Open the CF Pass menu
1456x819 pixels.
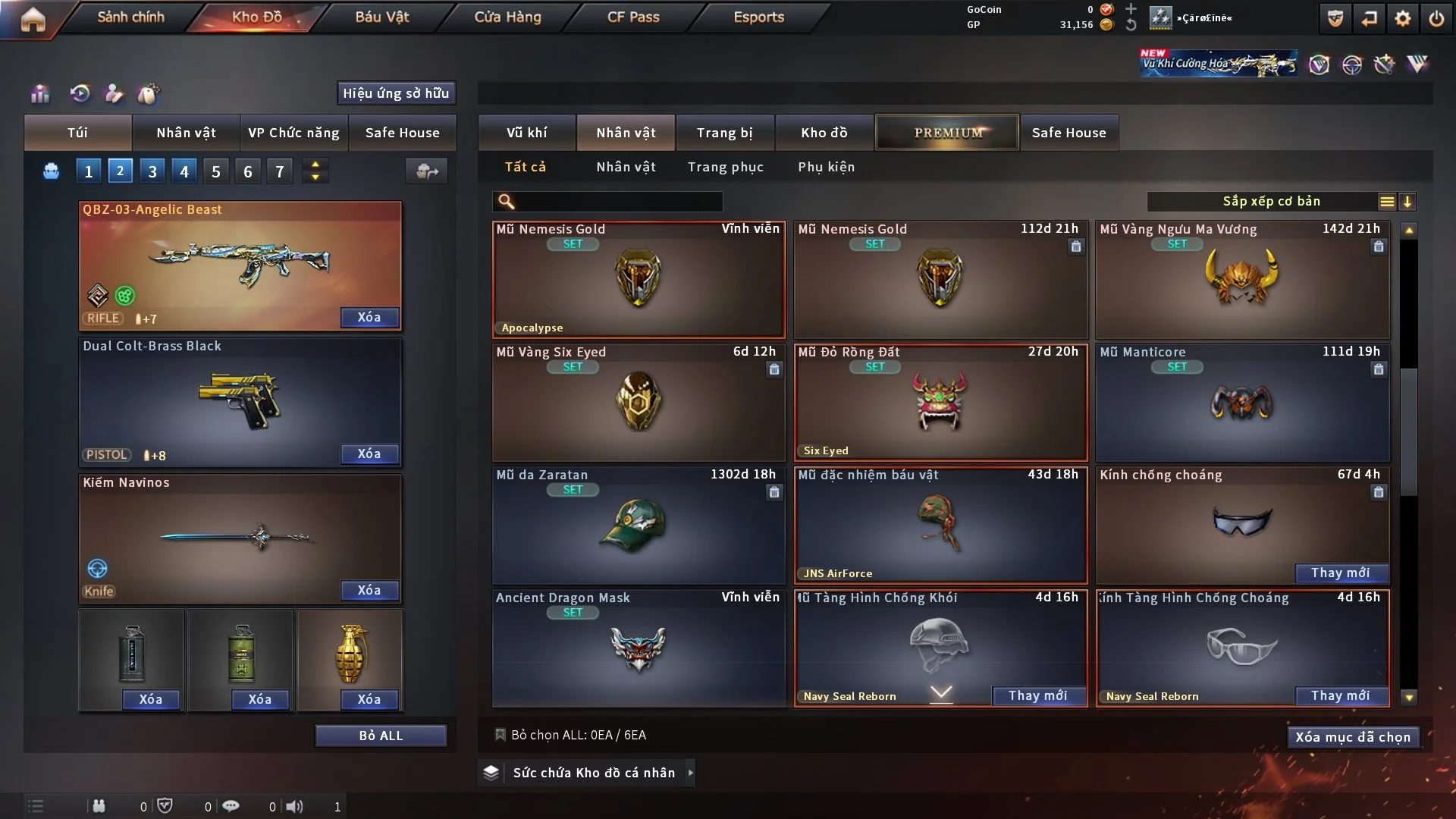coord(633,17)
